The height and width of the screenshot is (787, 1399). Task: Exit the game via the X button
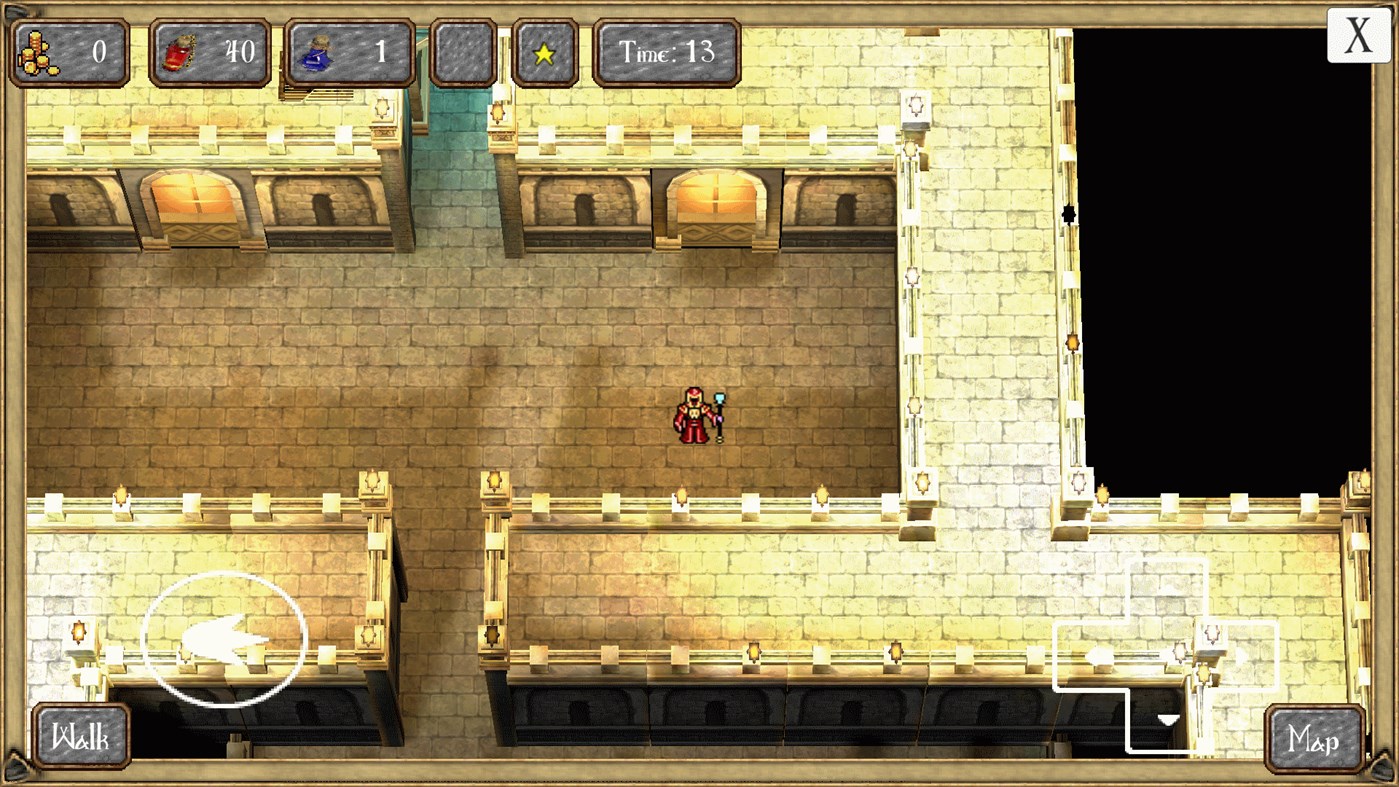[1357, 36]
